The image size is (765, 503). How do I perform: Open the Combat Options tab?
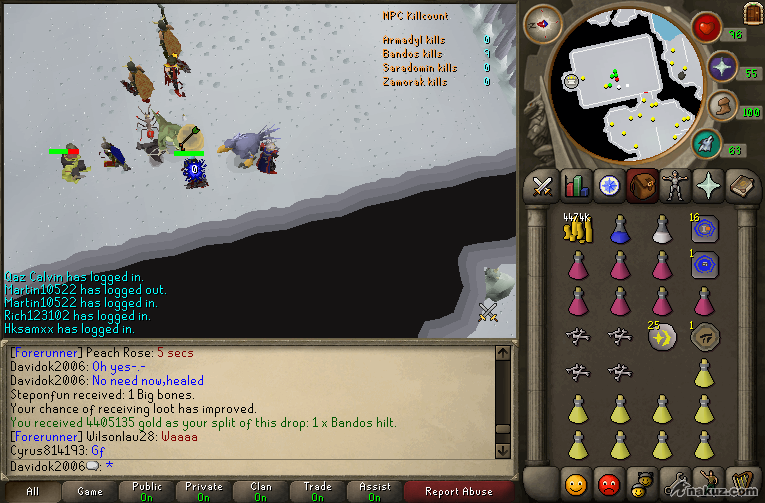point(543,186)
